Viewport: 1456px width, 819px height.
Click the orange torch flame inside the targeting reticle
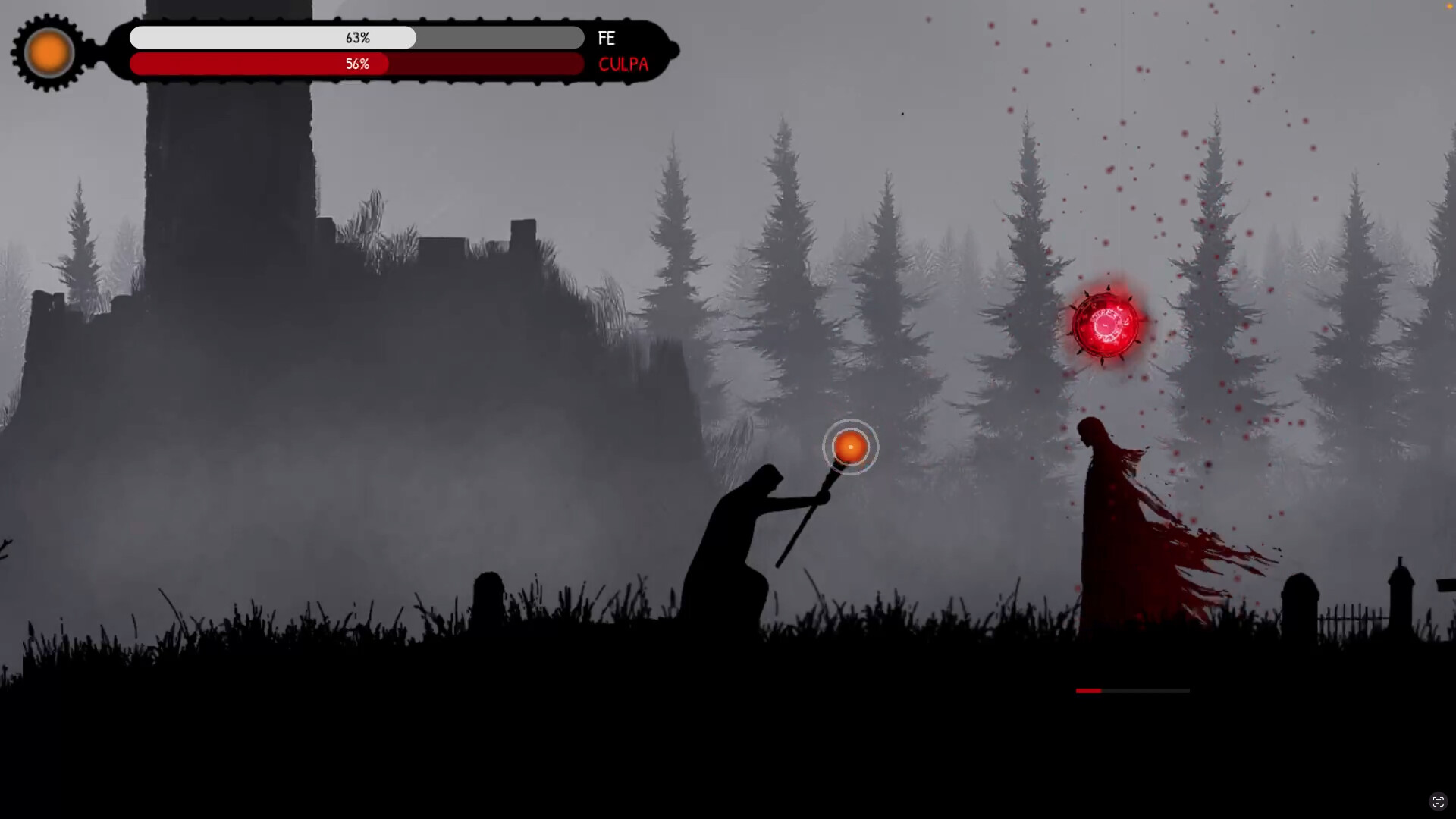coord(850,447)
